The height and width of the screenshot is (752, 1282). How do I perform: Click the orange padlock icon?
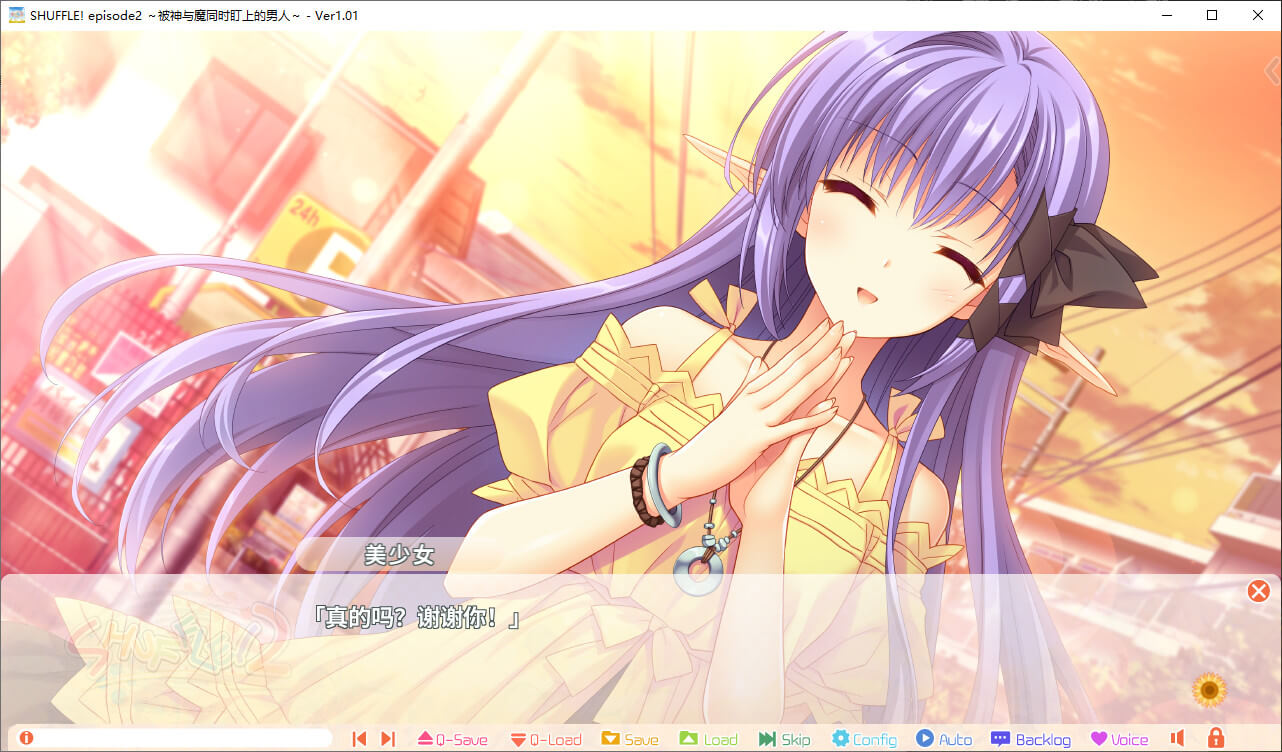(1216, 739)
